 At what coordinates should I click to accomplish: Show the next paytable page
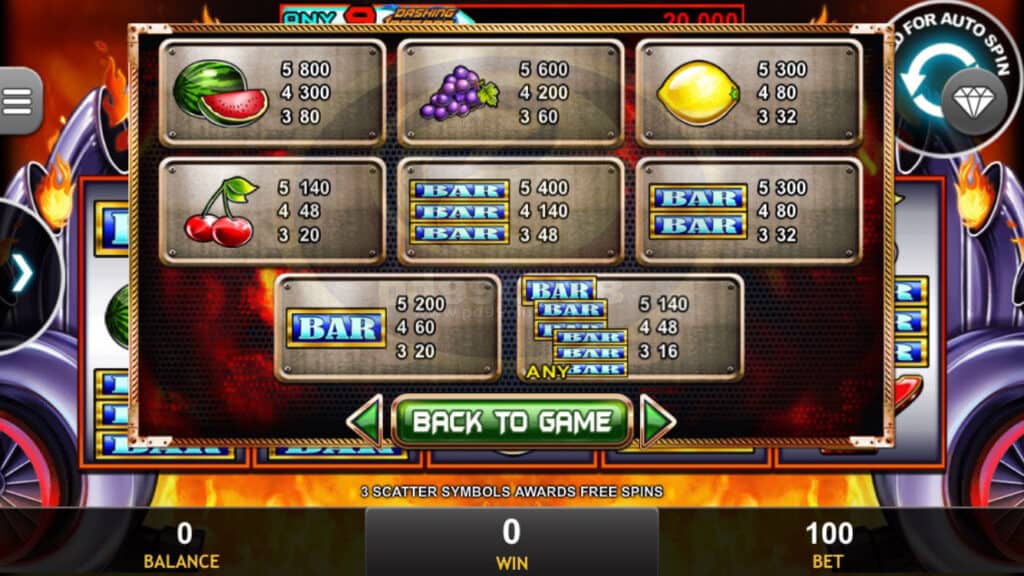pos(657,421)
